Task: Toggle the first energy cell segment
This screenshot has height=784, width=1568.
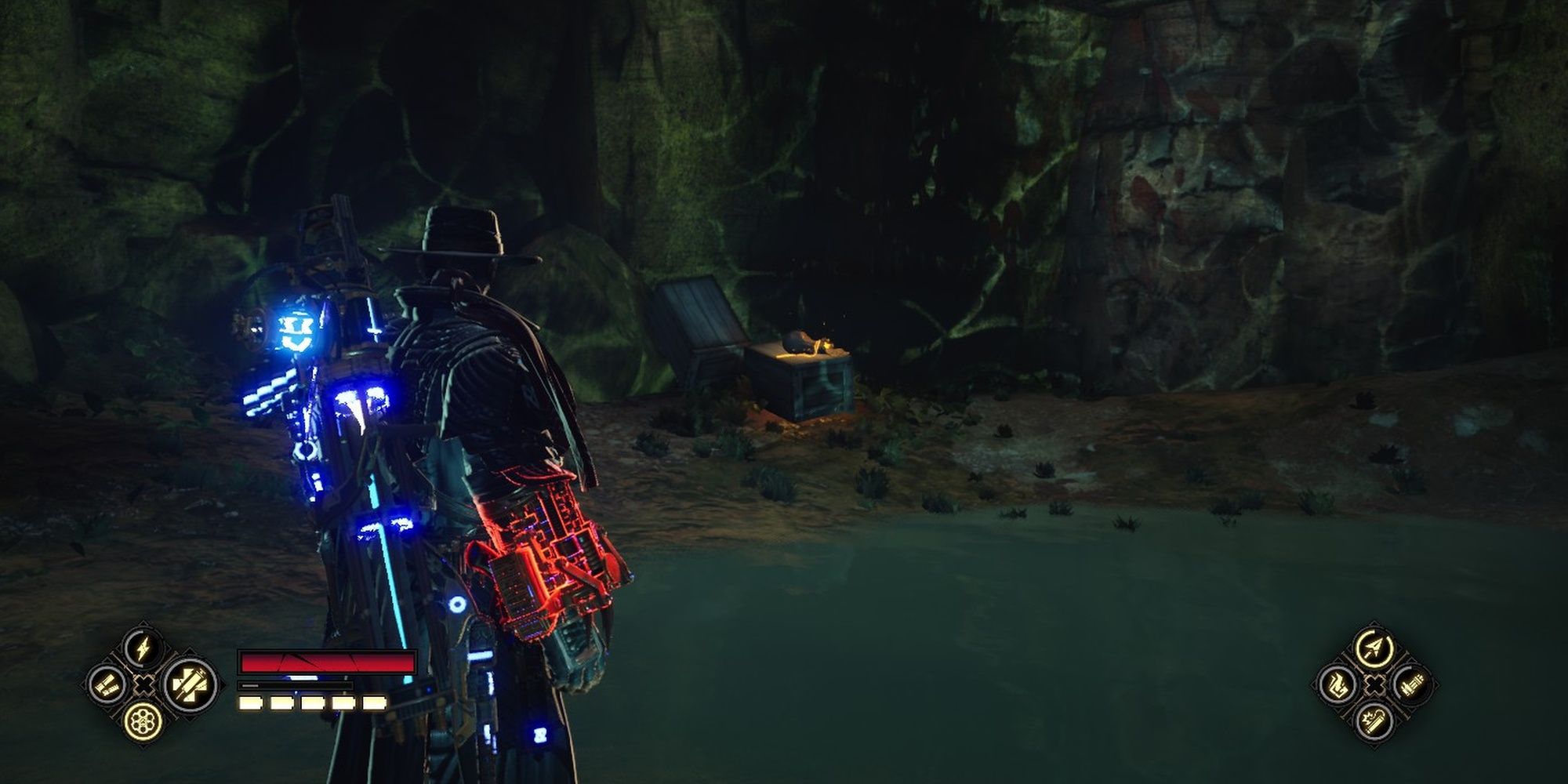Action: 250,703
